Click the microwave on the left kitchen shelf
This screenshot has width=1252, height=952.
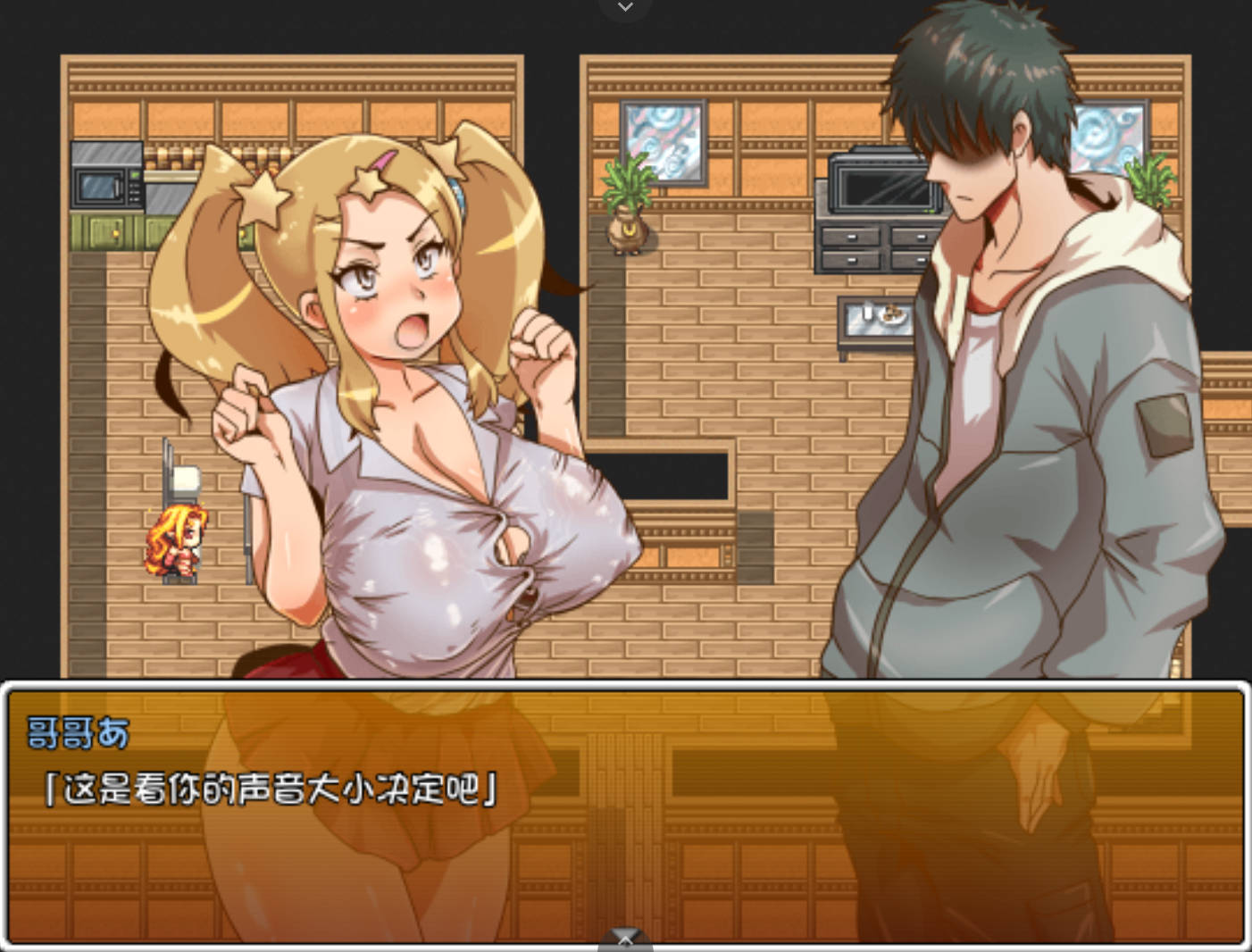pyautogui.click(x=104, y=175)
